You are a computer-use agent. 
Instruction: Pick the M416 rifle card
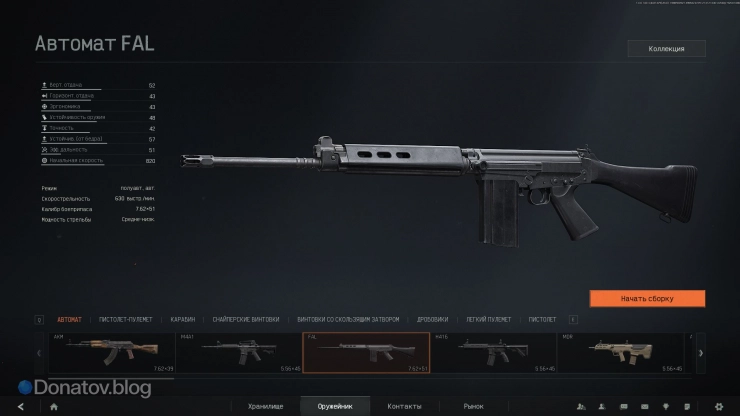coord(493,353)
